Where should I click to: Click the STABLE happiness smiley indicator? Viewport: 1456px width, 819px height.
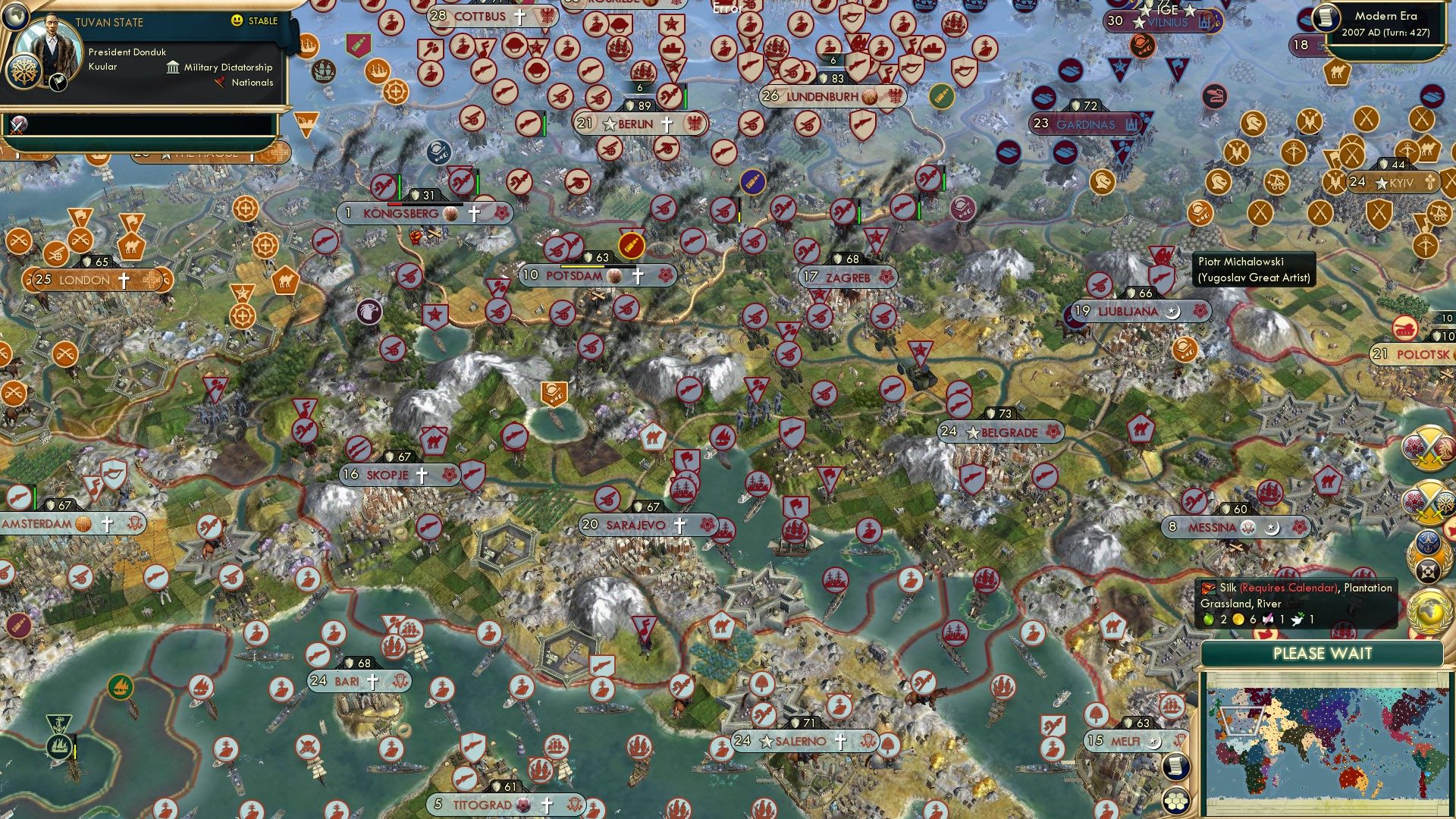[236, 21]
